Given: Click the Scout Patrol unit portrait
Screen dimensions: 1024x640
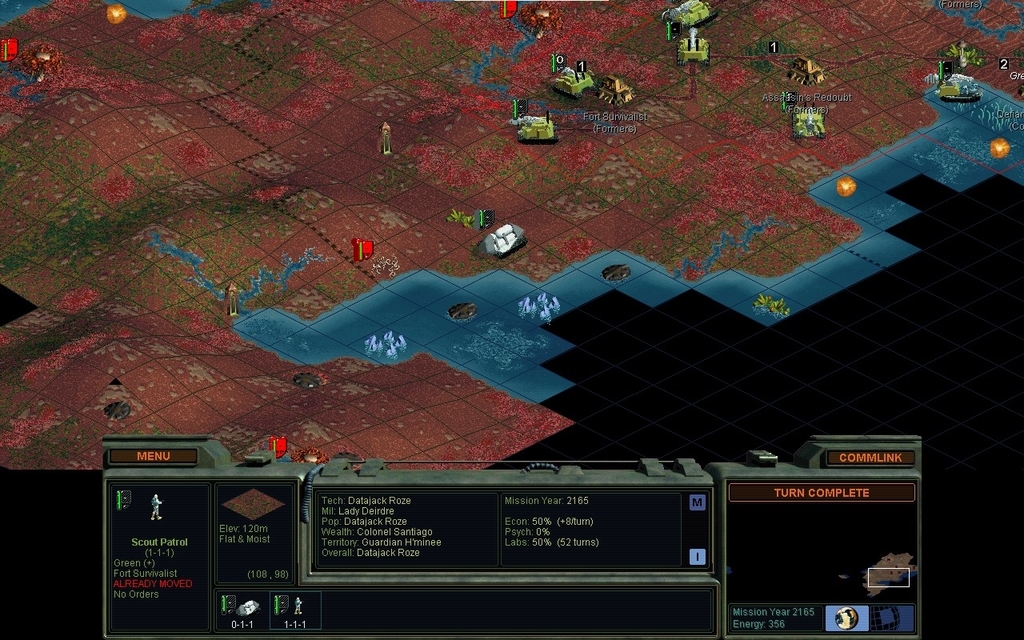Looking at the screenshot, I should click(155, 507).
